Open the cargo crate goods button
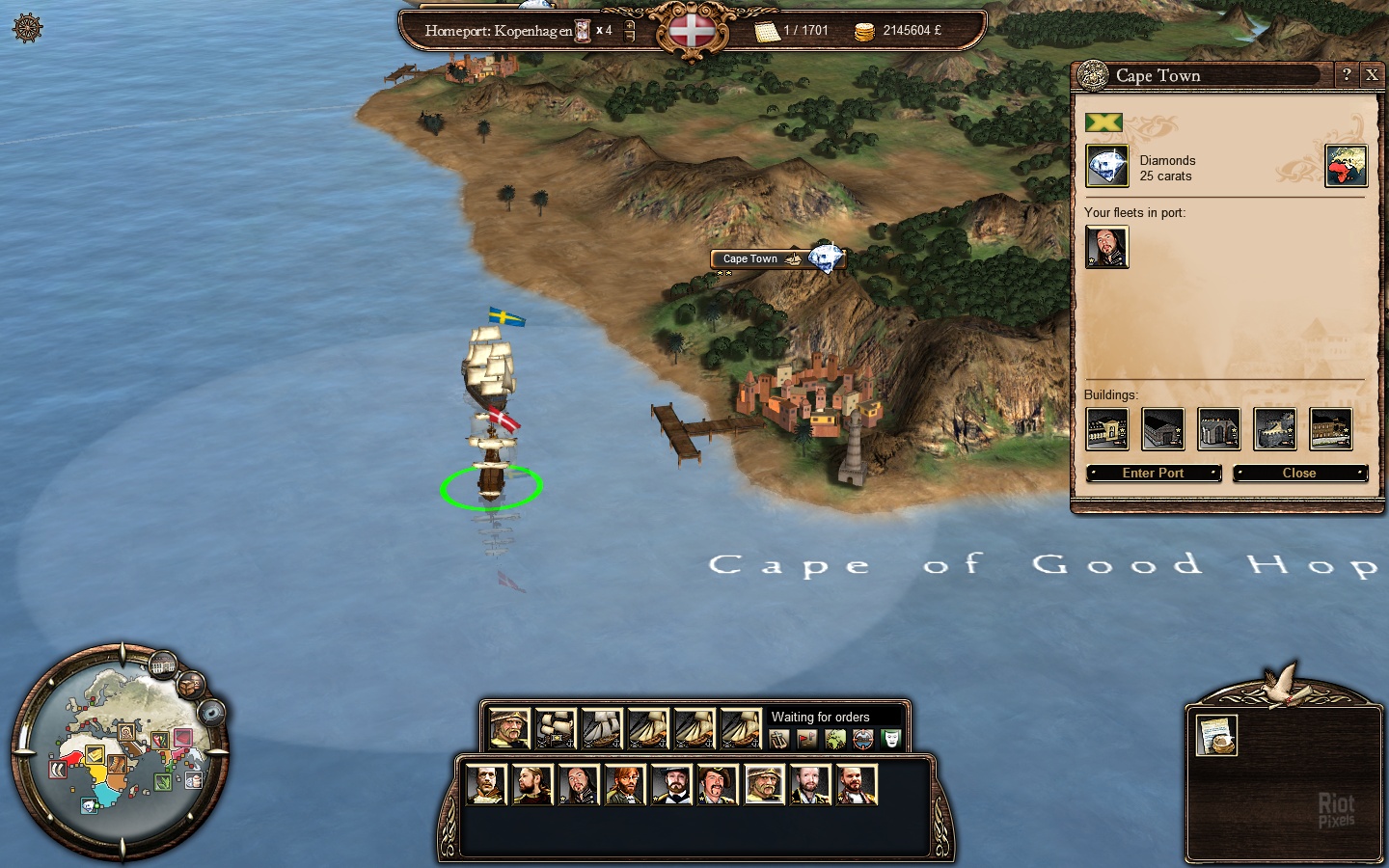1389x868 pixels. pyautogui.click(x=191, y=684)
